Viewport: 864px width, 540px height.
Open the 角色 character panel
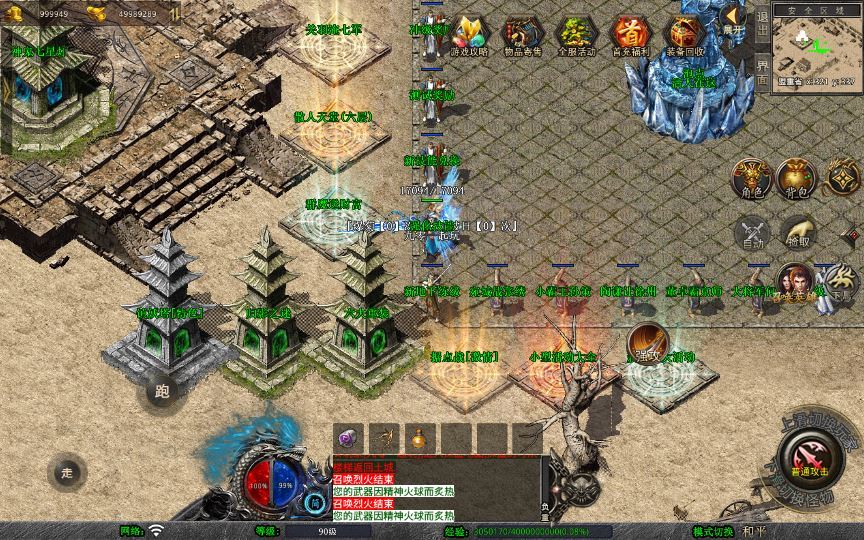(x=752, y=178)
